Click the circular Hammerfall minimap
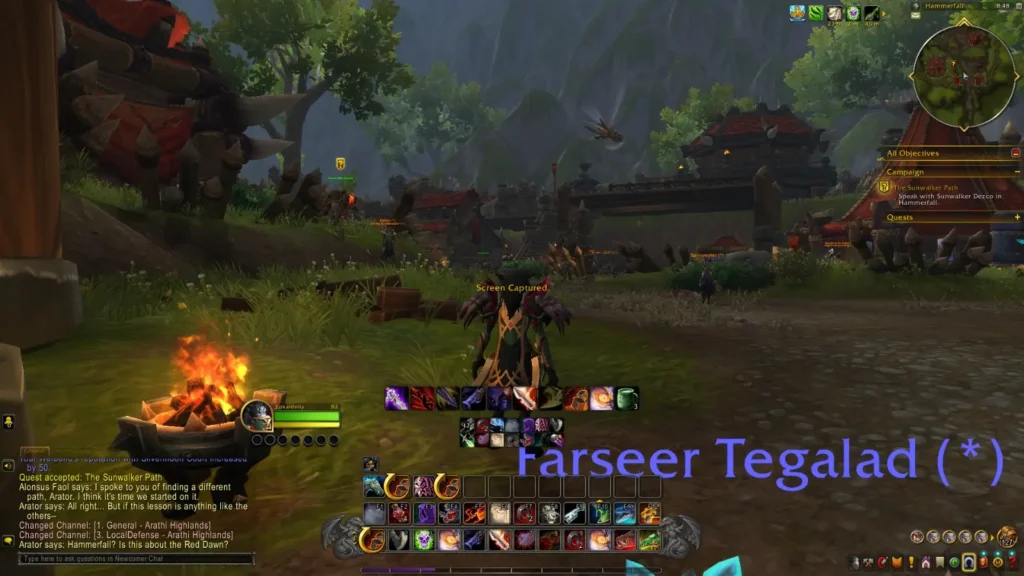1024x576 pixels. click(x=964, y=73)
